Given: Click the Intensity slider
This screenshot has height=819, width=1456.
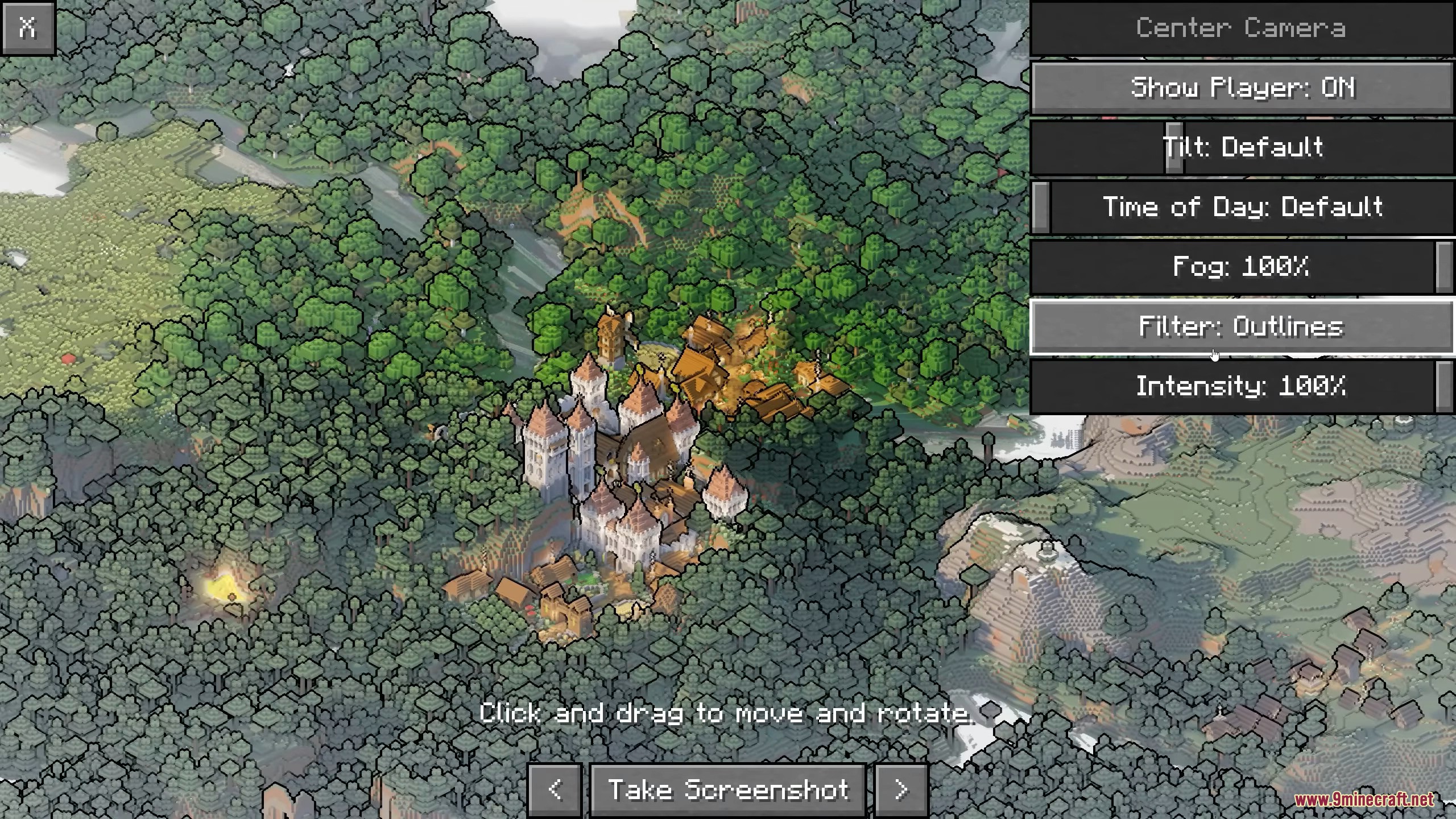Looking at the screenshot, I should [1242, 387].
